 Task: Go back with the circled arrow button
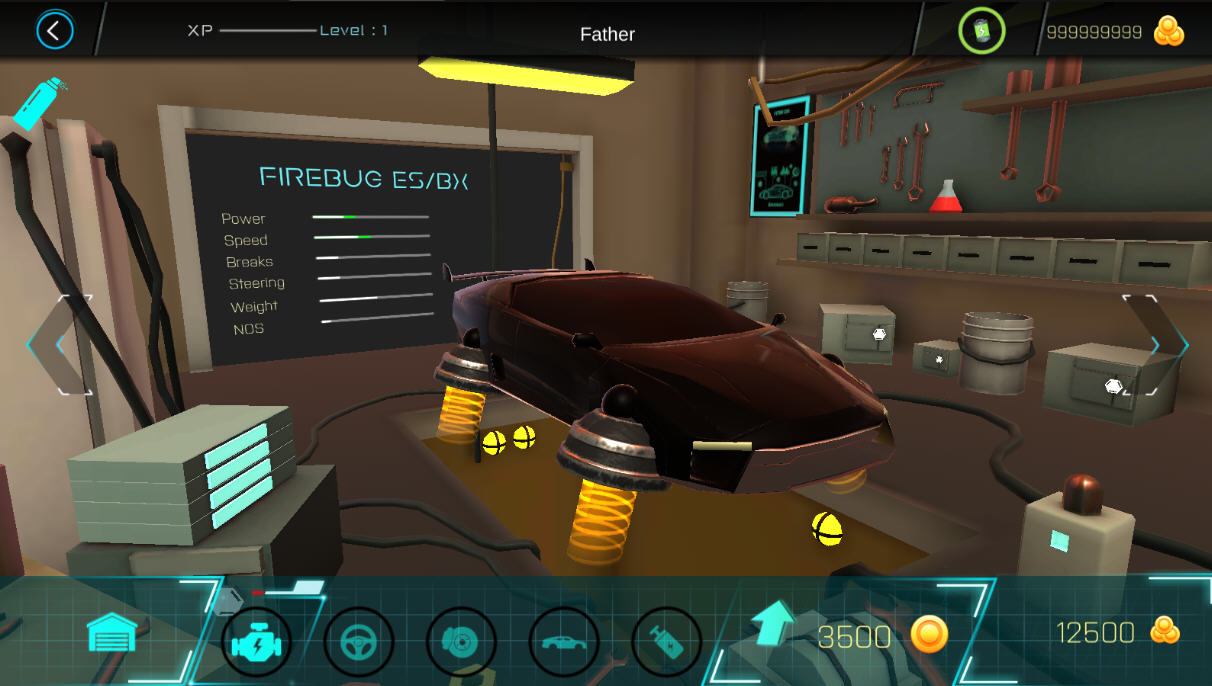pos(54,30)
